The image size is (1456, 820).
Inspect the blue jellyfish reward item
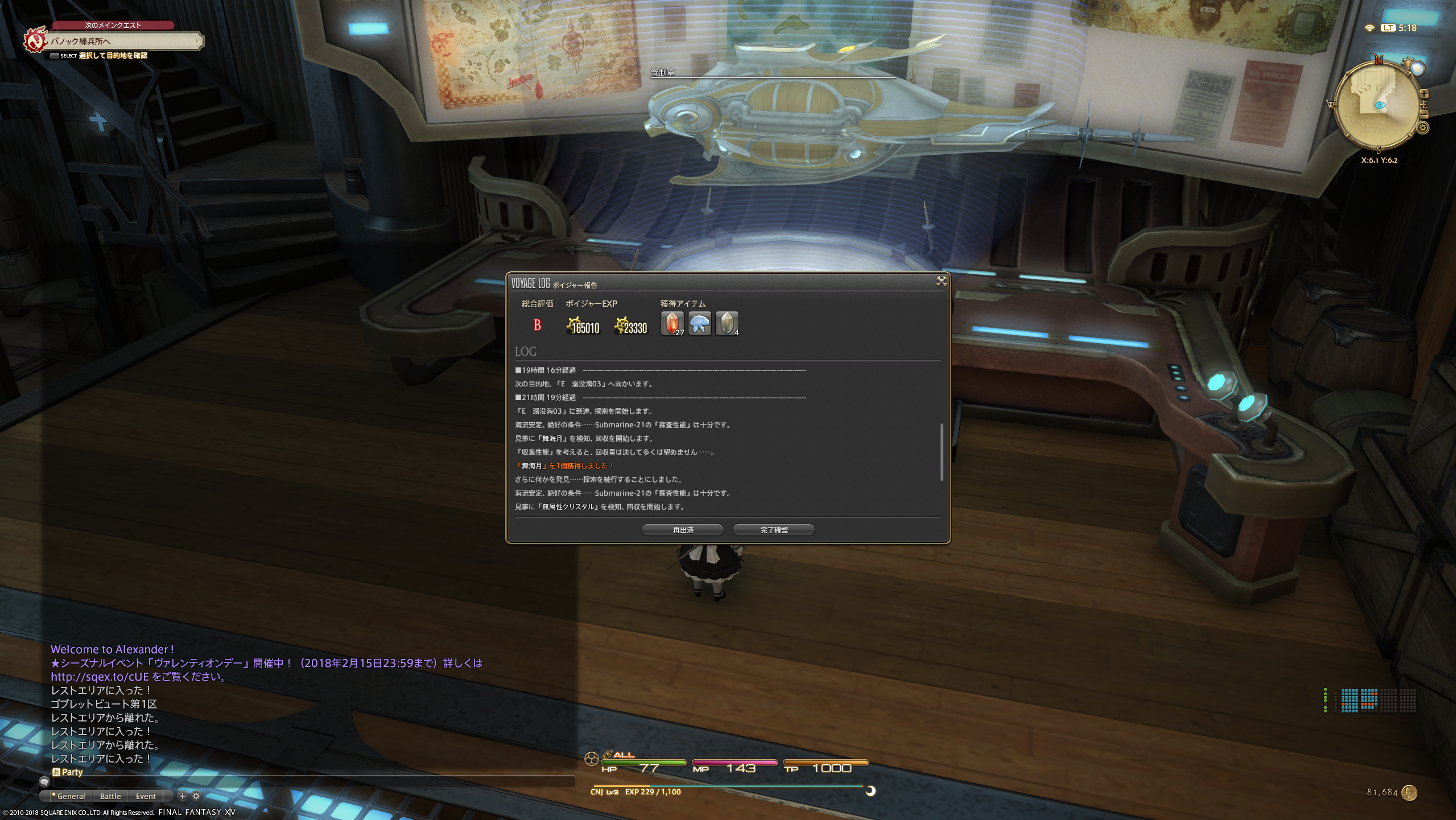tap(699, 324)
